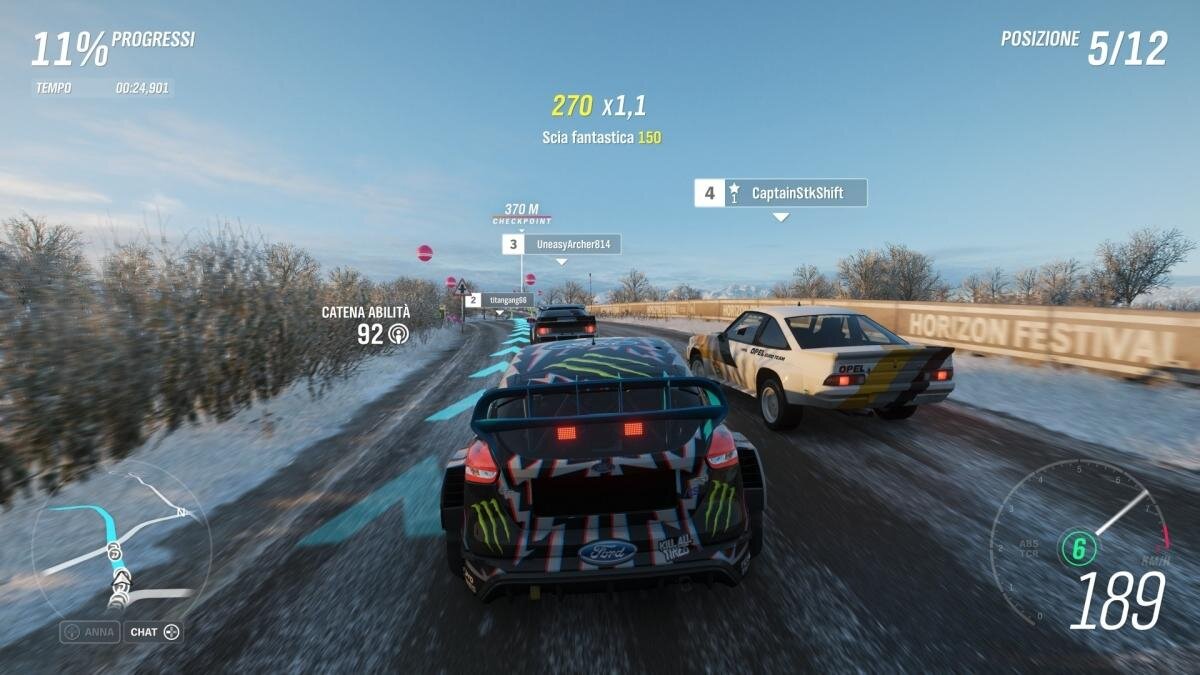Open the CHAT button

pyautogui.click(x=153, y=632)
